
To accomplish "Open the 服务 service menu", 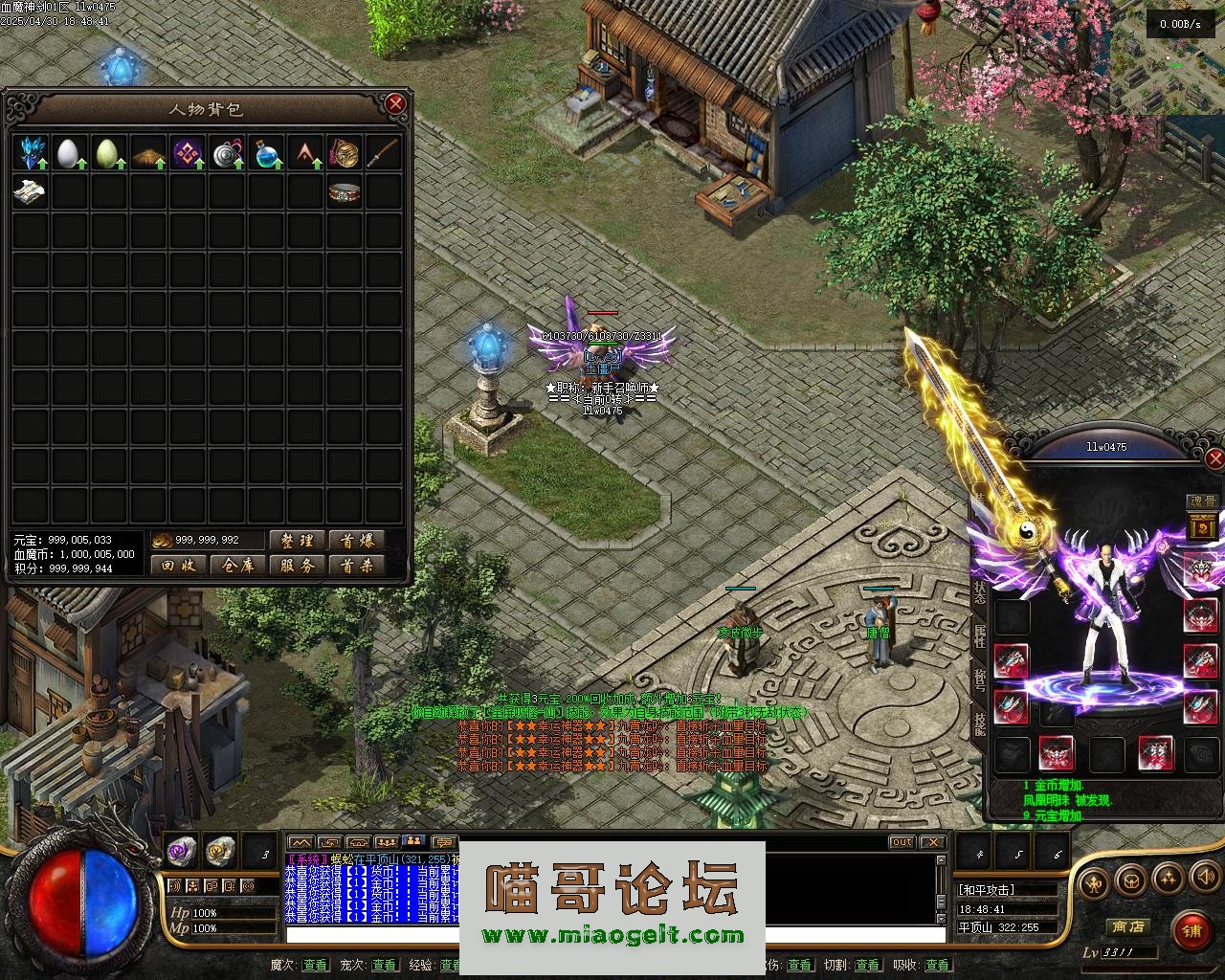I will 298,566.
